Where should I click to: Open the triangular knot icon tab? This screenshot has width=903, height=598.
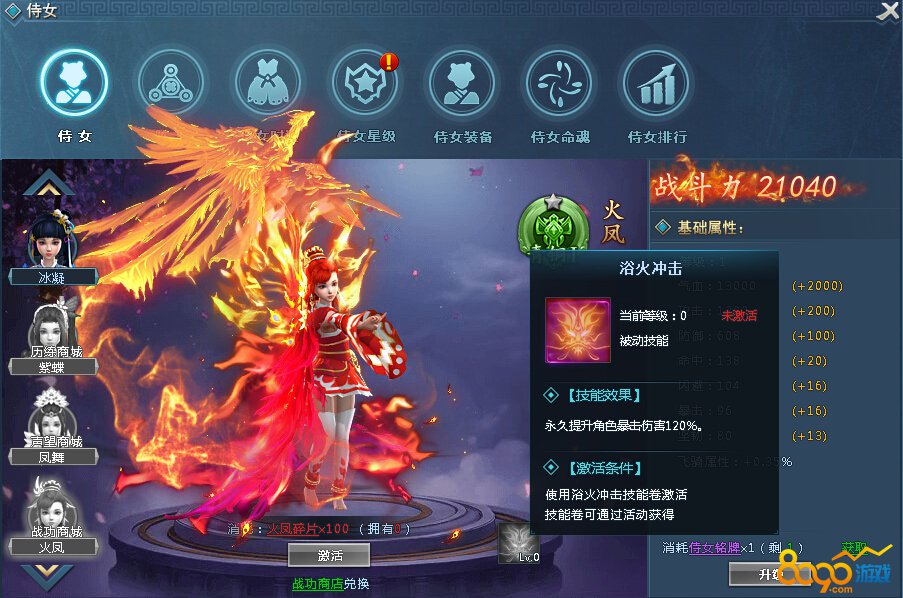tap(172, 84)
